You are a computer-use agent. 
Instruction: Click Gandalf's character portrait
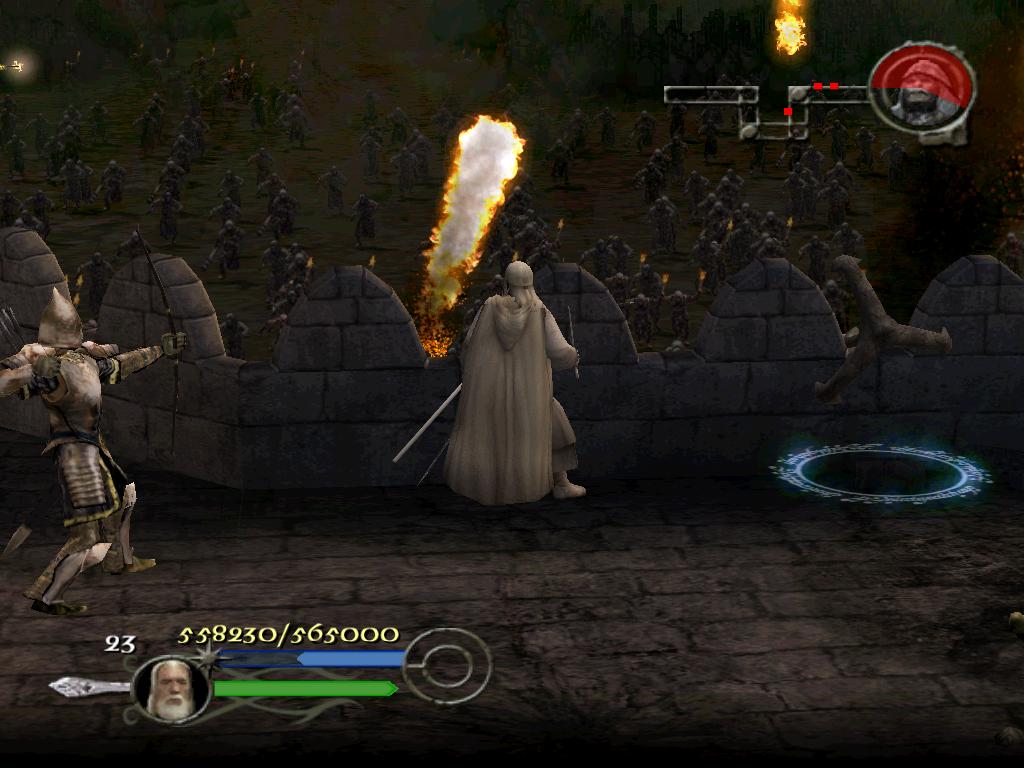(170, 689)
